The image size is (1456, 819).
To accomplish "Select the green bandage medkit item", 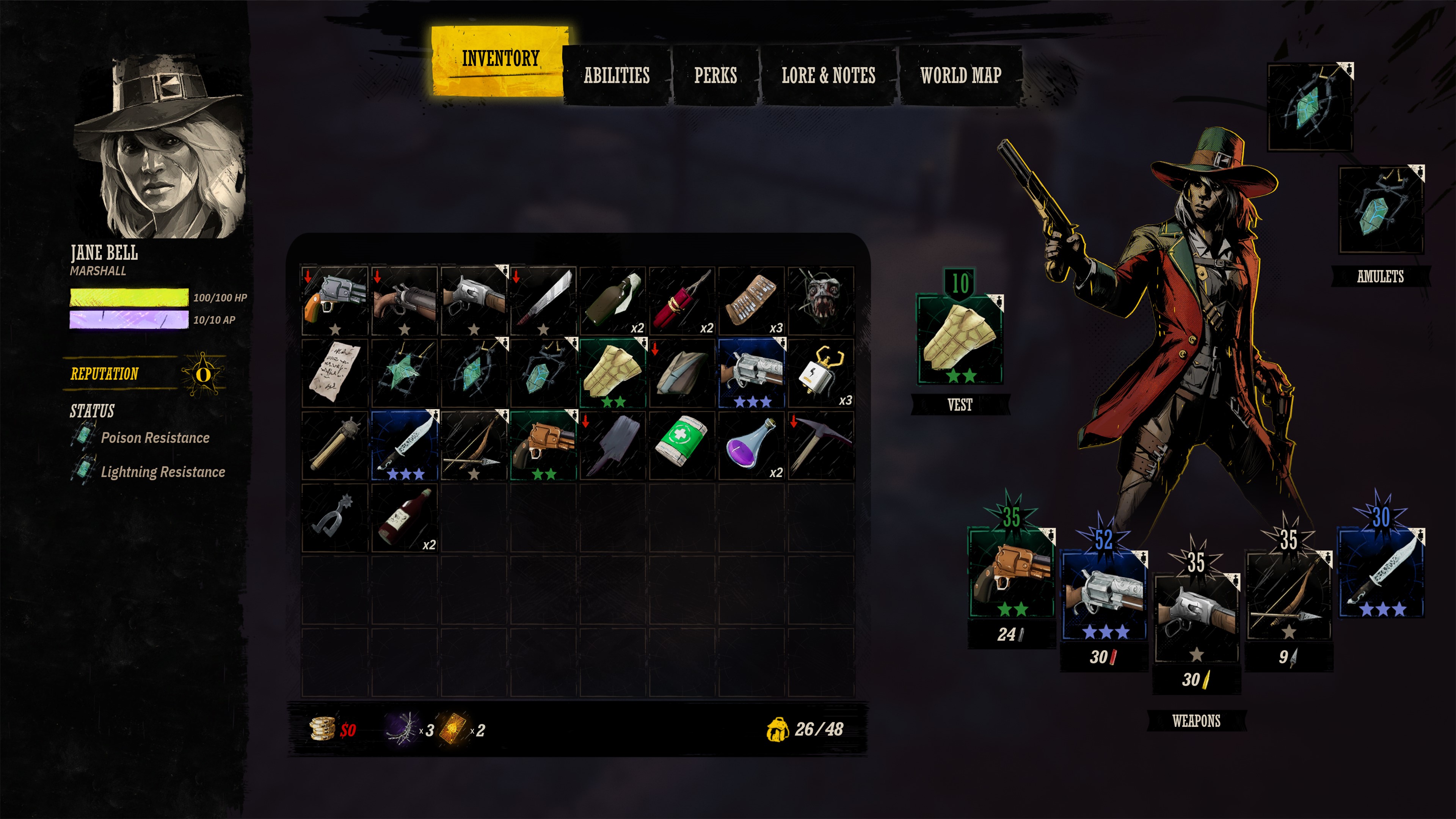I will (x=682, y=445).
